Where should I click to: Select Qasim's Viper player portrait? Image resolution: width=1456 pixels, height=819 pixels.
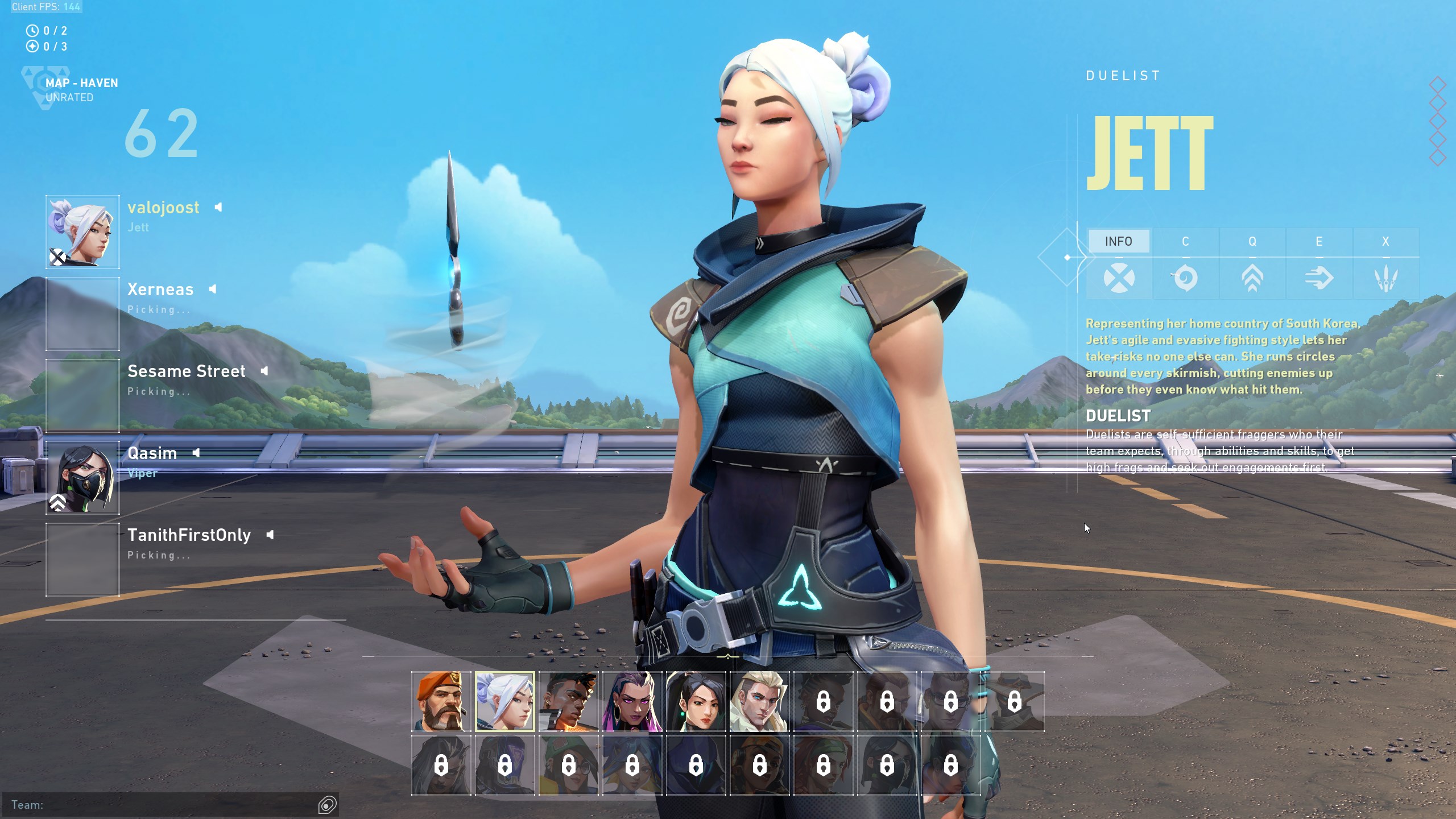[x=83, y=478]
